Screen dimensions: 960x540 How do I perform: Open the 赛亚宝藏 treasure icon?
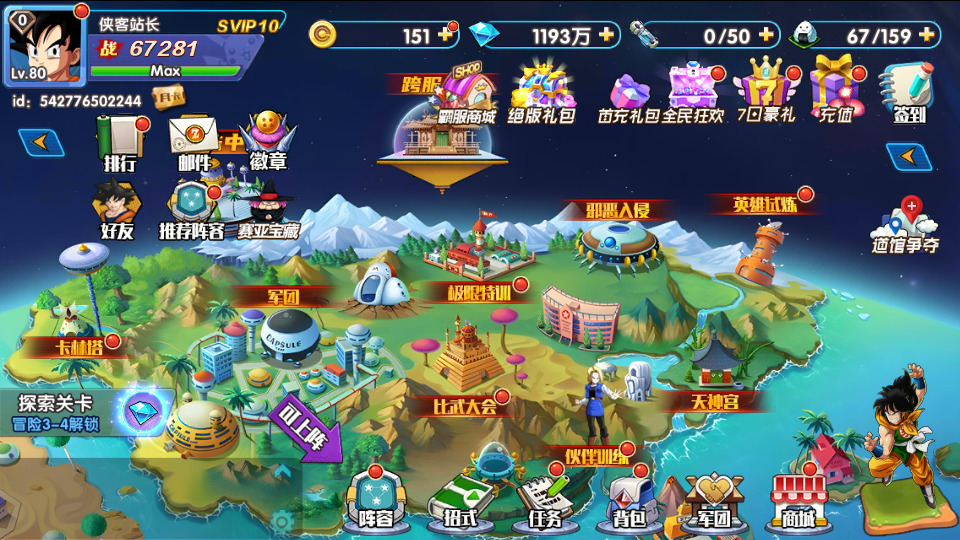tap(267, 212)
